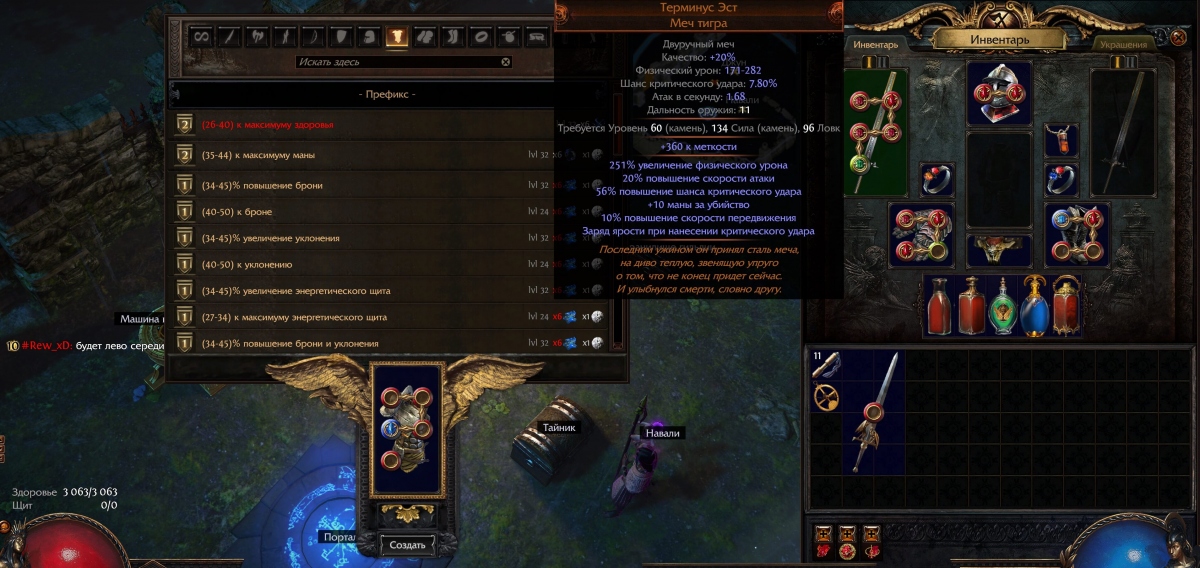Image resolution: width=1200 pixels, height=568 pixels.
Task: Select the scroll stack of 11
Action: [827, 366]
